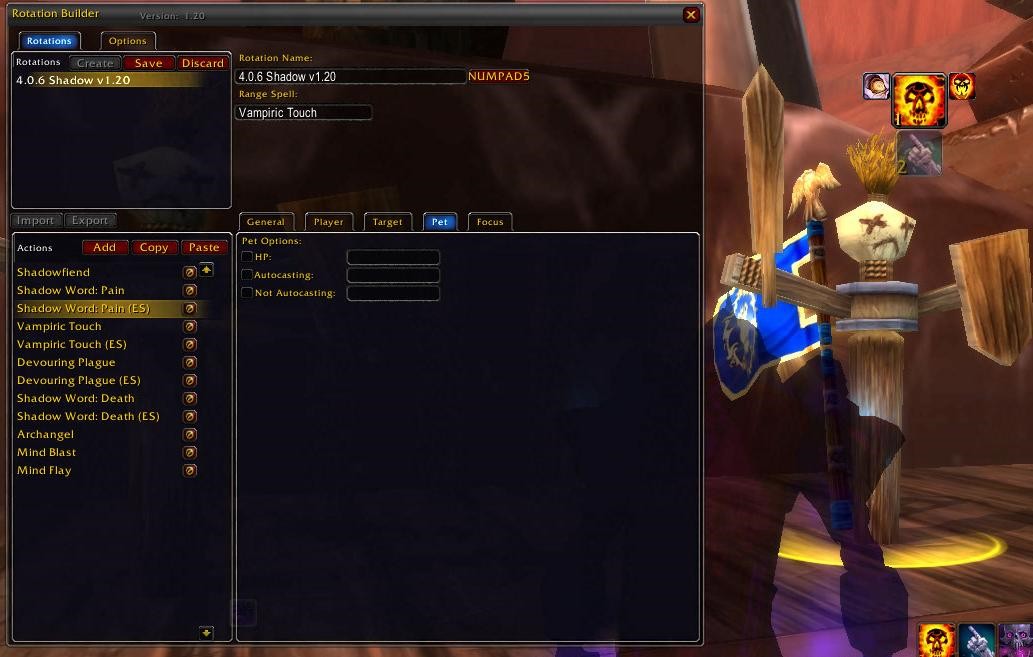Tick the Not Autocasting checkbox
Viewport: 1033px width, 657px height.
click(248, 293)
